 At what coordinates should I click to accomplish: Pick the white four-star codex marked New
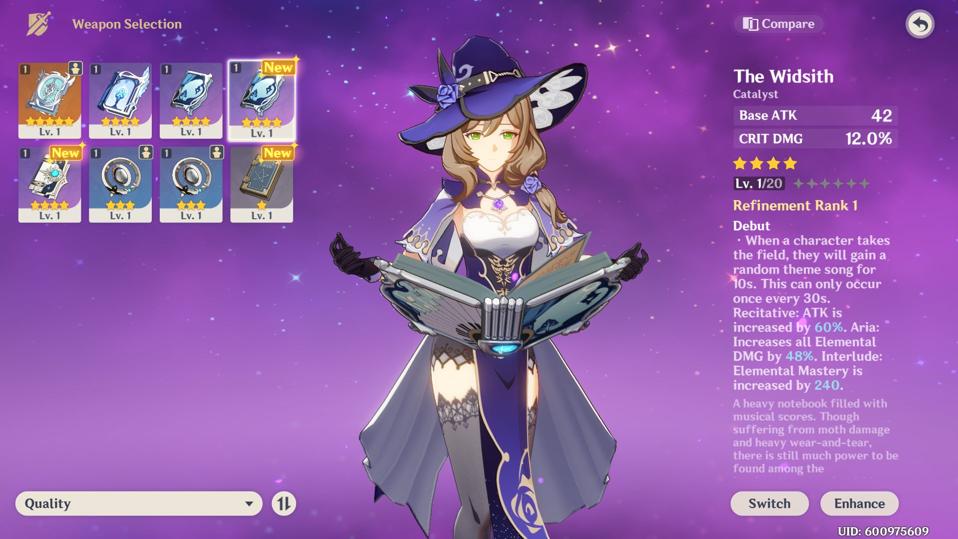click(49, 182)
